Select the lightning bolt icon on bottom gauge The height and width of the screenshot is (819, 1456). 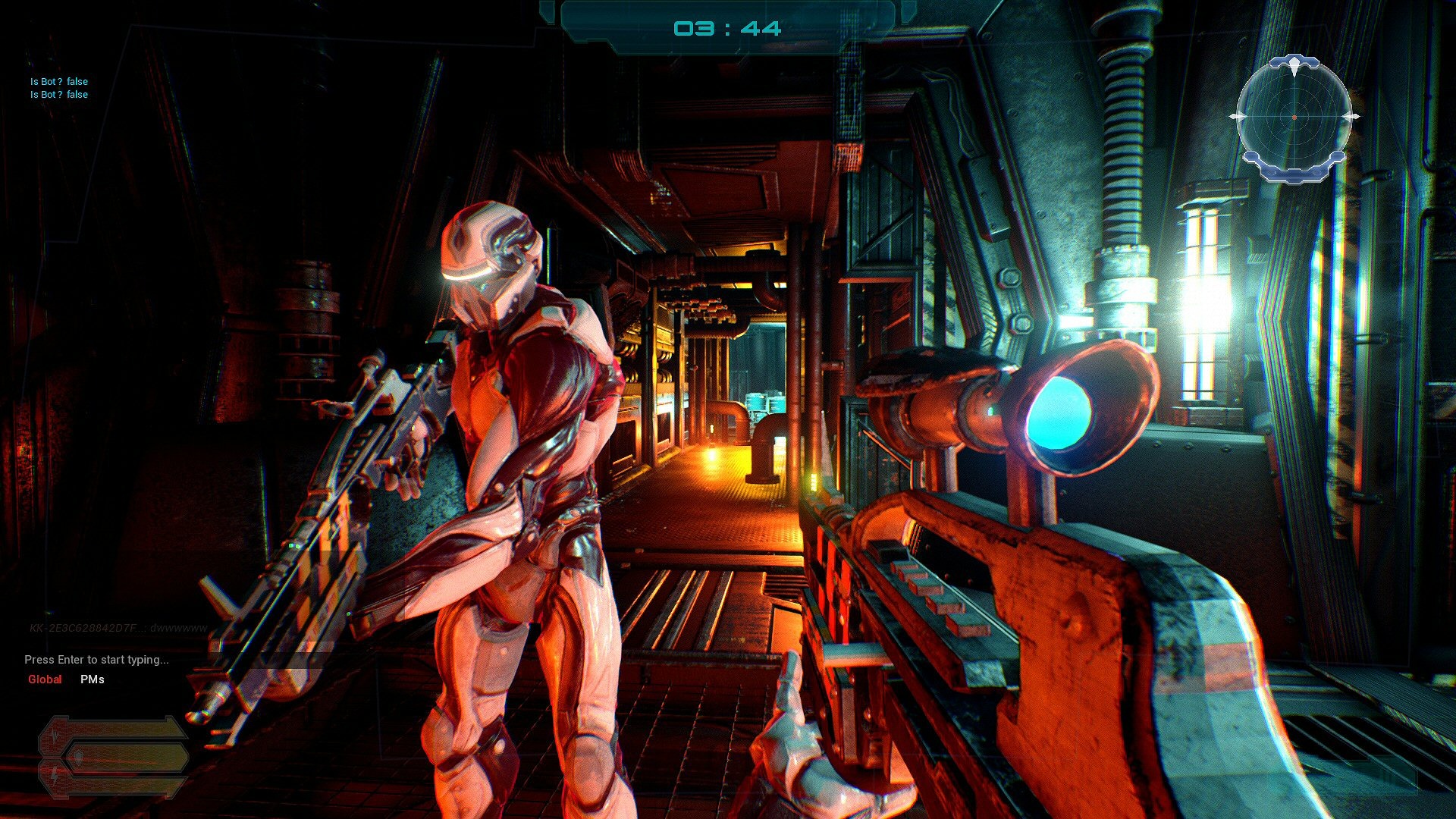pos(55,774)
